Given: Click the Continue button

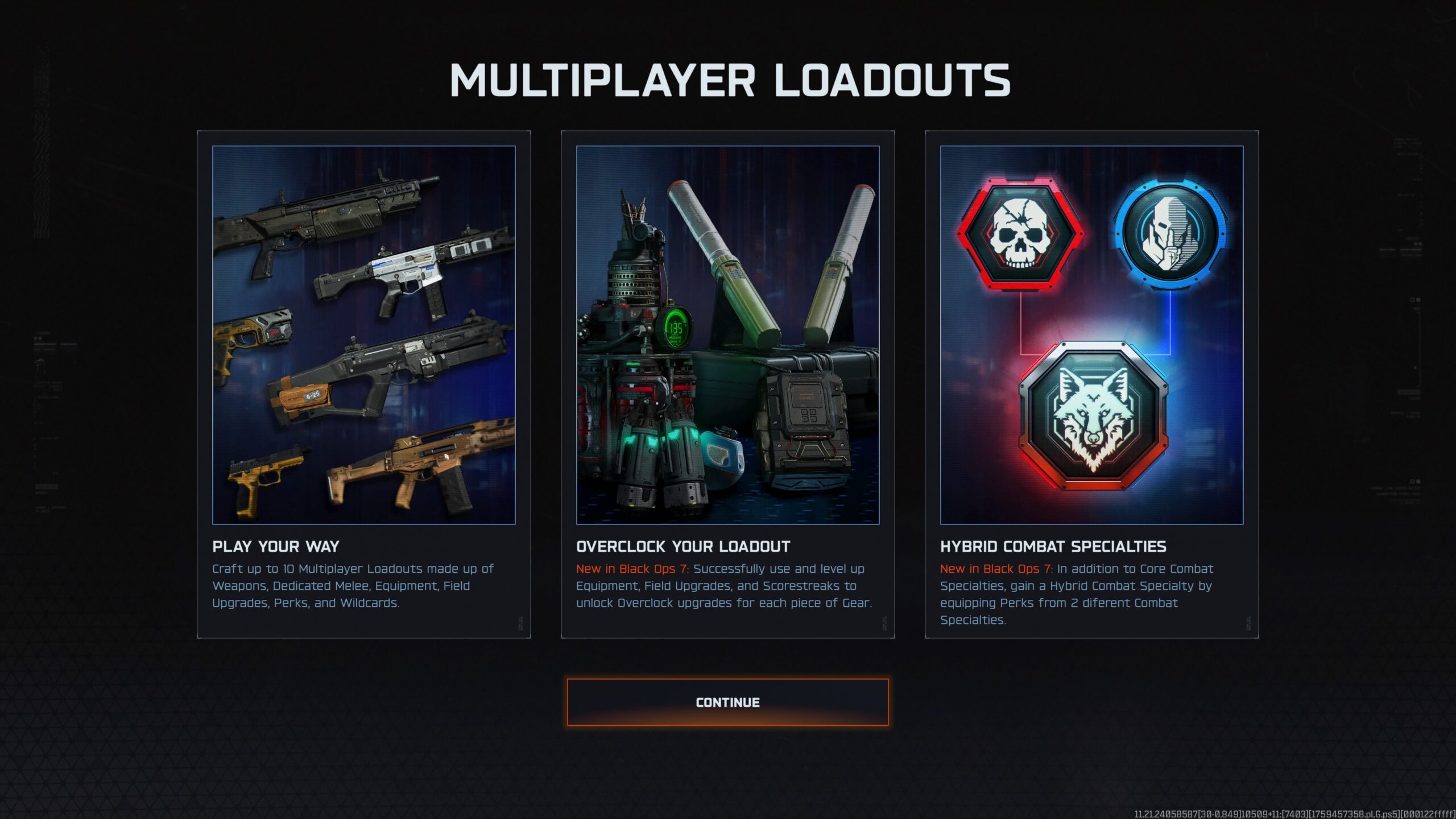Looking at the screenshot, I should pyautogui.click(x=727, y=702).
